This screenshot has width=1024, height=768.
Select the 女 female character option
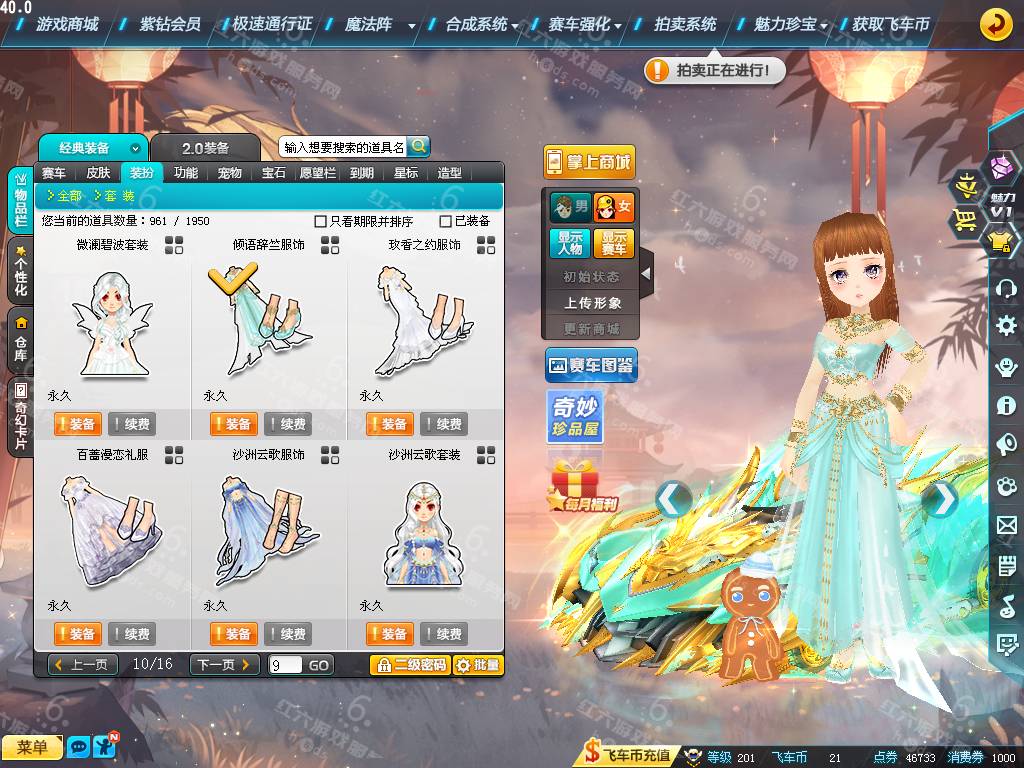(614, 207)
